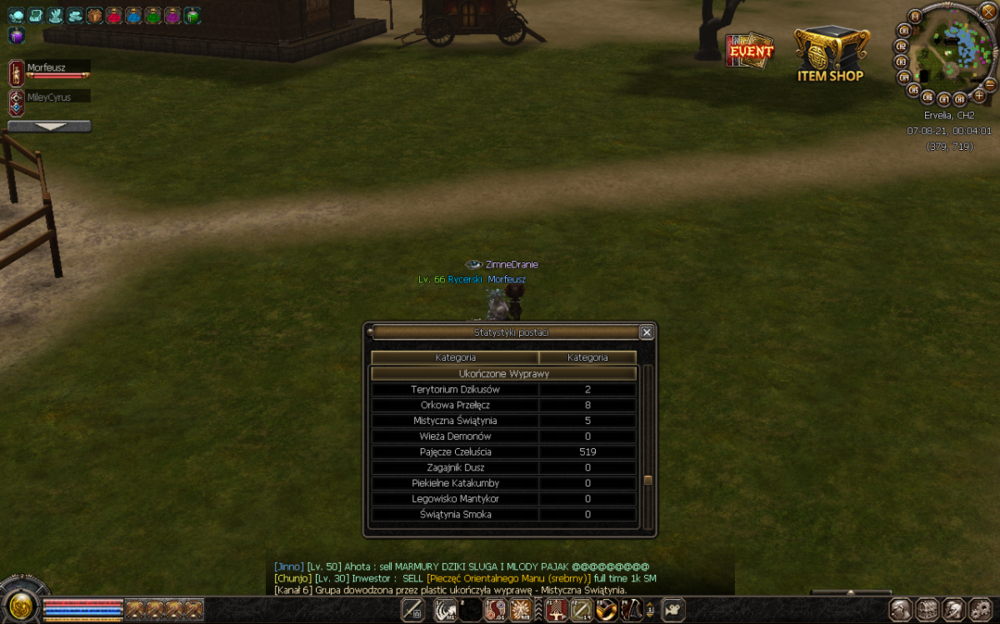Image resolution: width=1000 pixels, height=624 pixels.
Task: Click the gold coin orb at bottom left
Action: (x=19, y=606)
